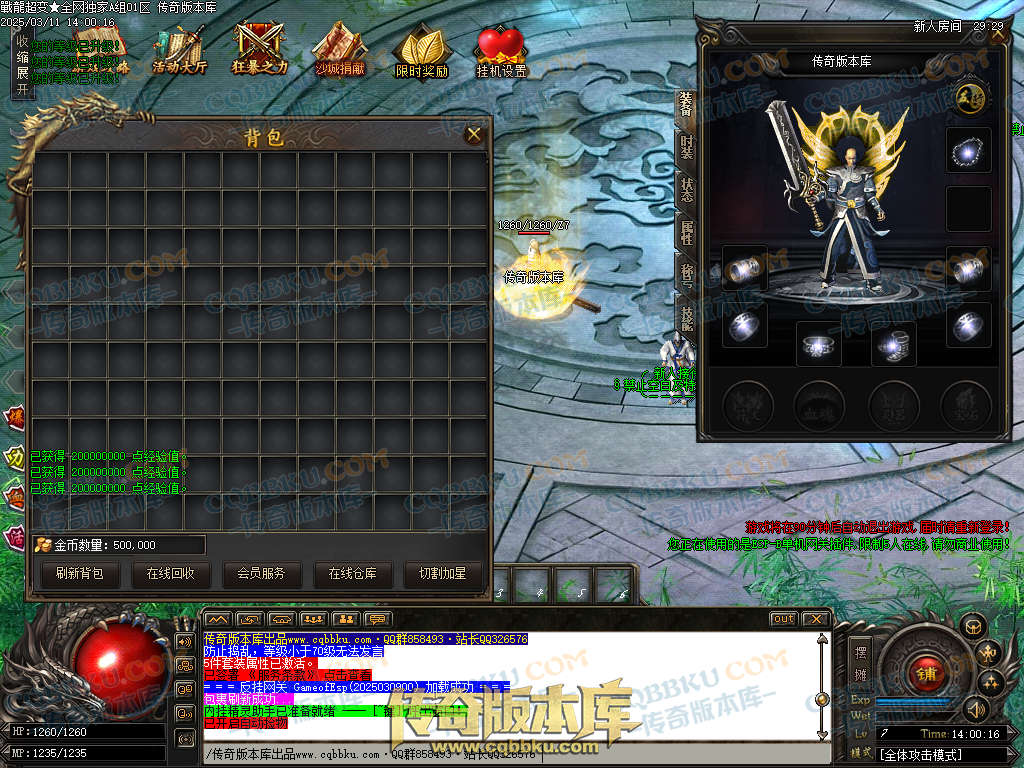Close the chat window with X

pyautogui.click(x=815, y=619)
